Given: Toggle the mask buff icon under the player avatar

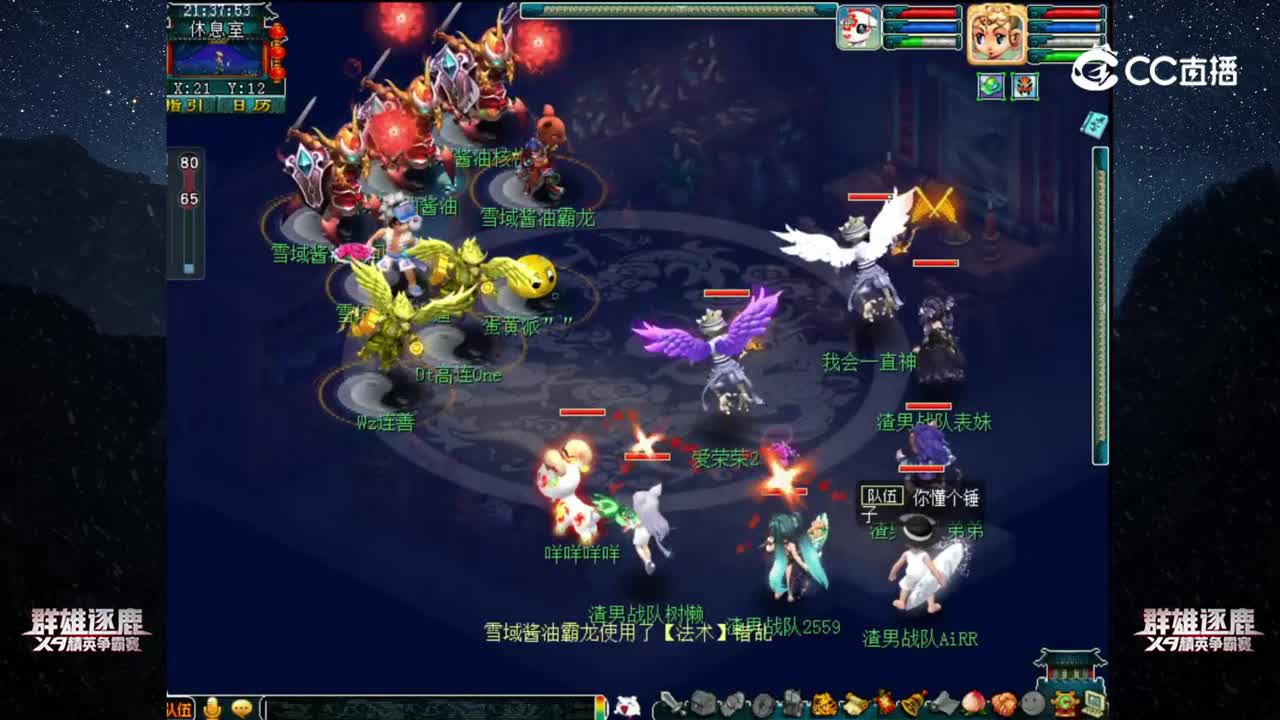Looking at the screenshot, I should point(1025,87).
